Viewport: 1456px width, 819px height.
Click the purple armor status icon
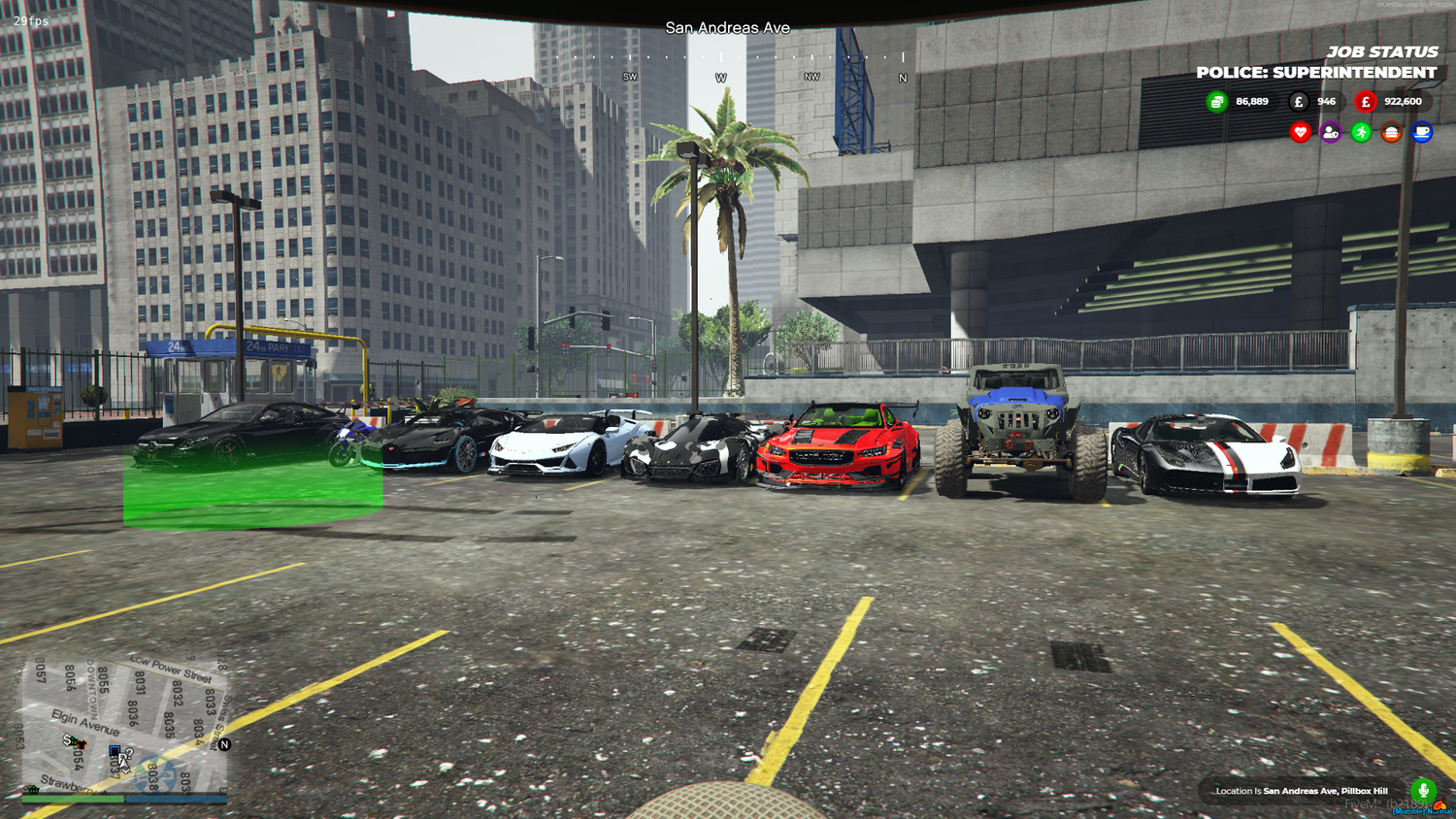click(1330, 131)
